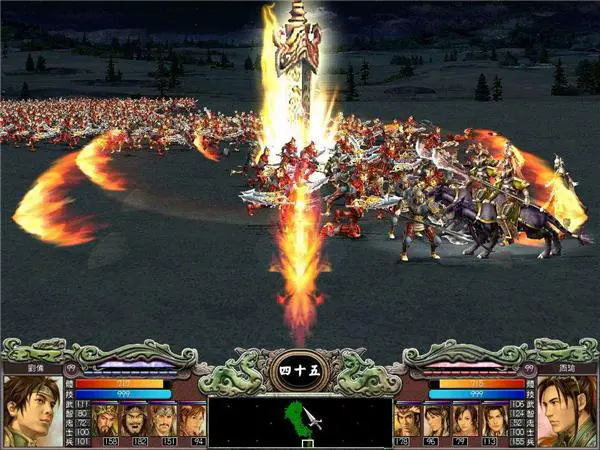Select the gold-helmeted enemy officer portrait

pos(407,419)
